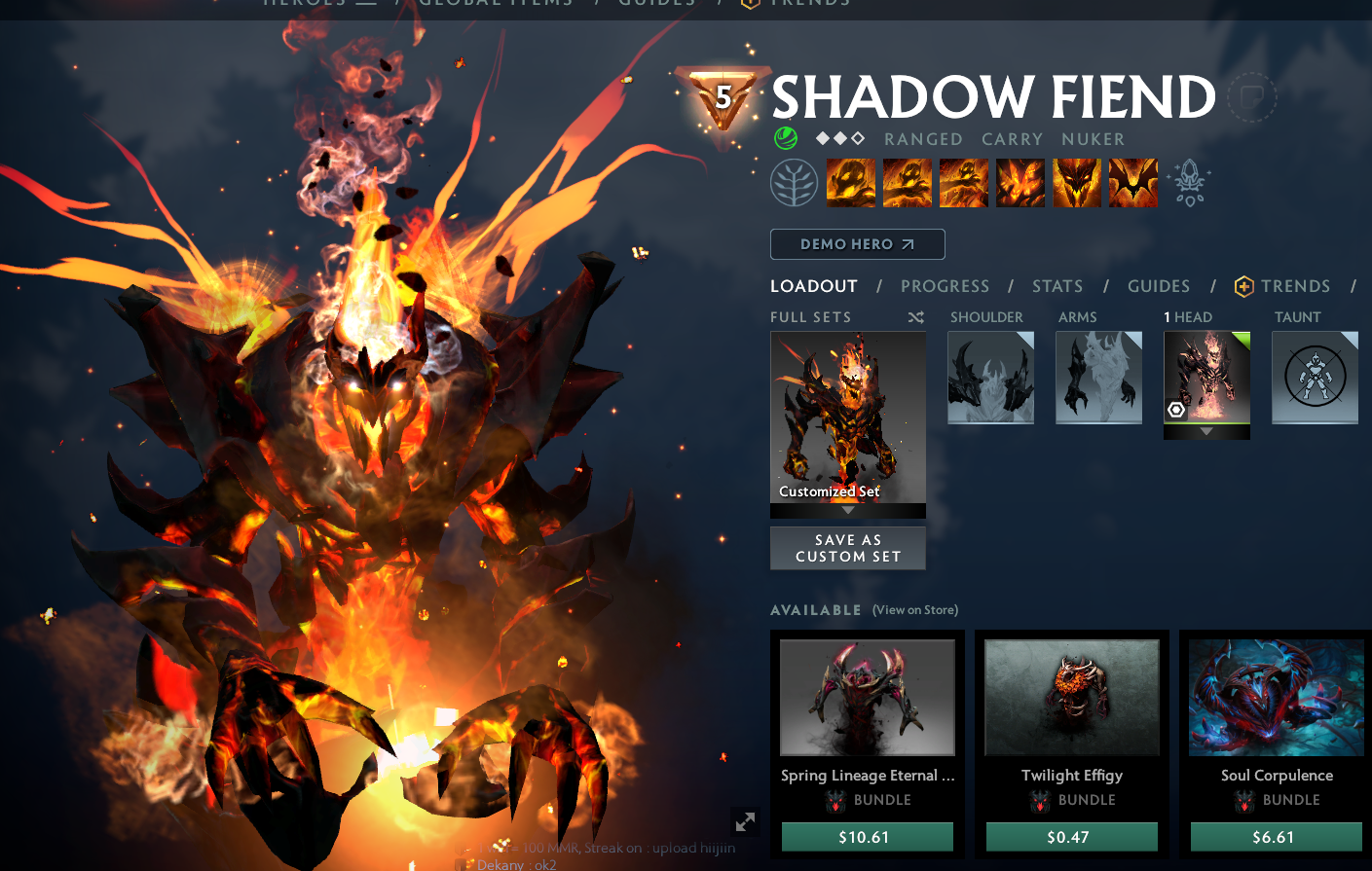Open the View on Store link
Viewport: 1372px width, 871px height.
click(x=914, y=610)
